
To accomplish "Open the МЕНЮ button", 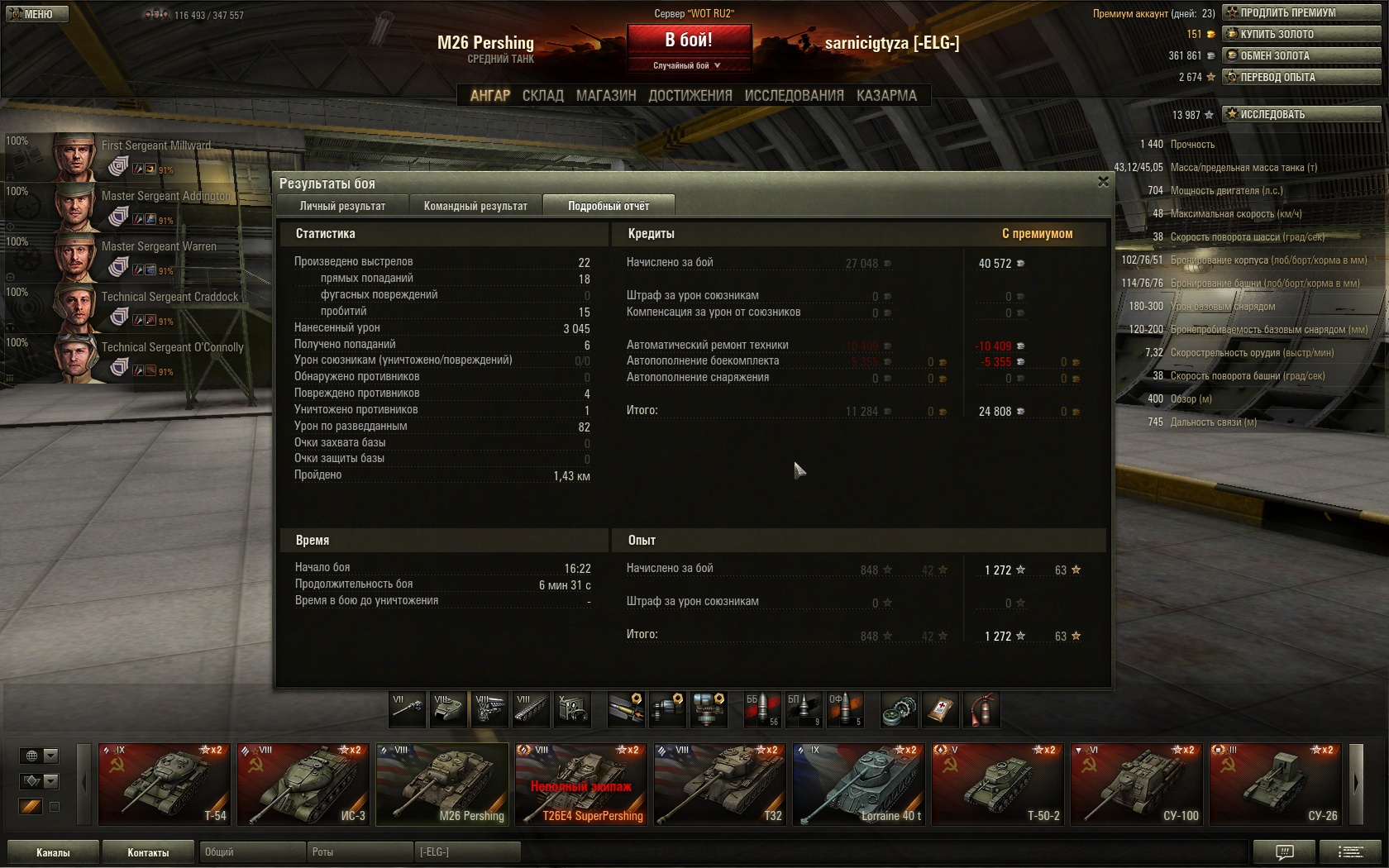I will click(36, 14).
